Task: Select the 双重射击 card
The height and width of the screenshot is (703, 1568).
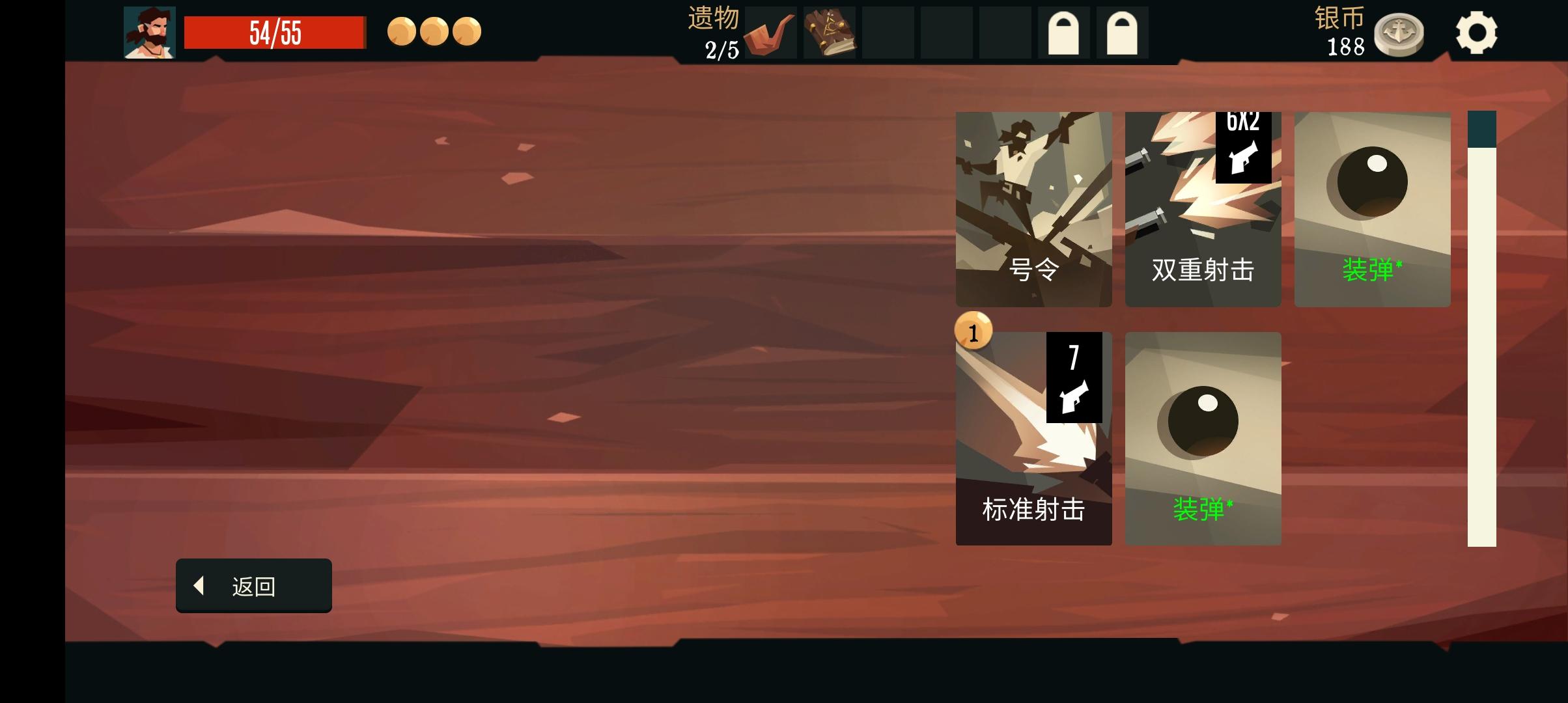Action: pos(1203,208)
